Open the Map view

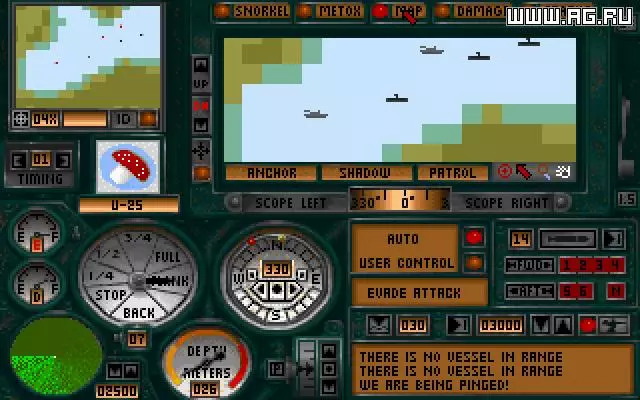click(x=400, y=11)
